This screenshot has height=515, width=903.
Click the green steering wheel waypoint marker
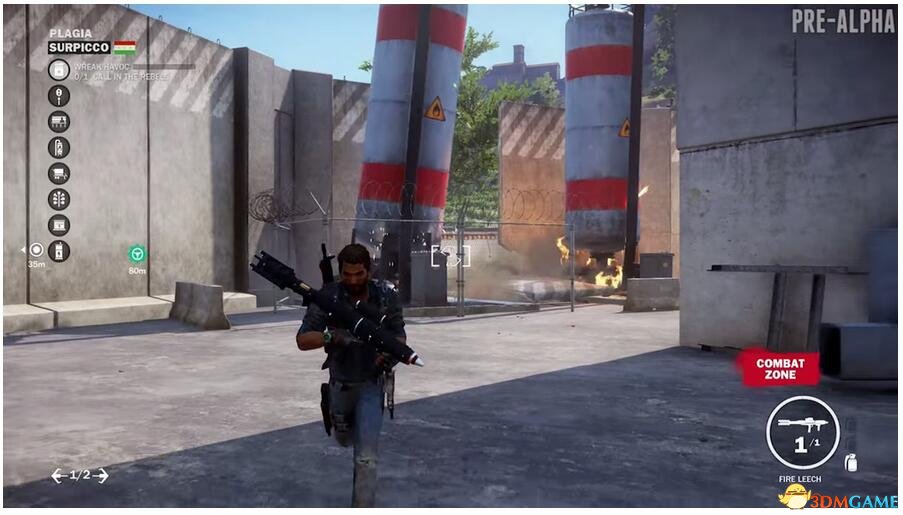click(x=137, y=254)
